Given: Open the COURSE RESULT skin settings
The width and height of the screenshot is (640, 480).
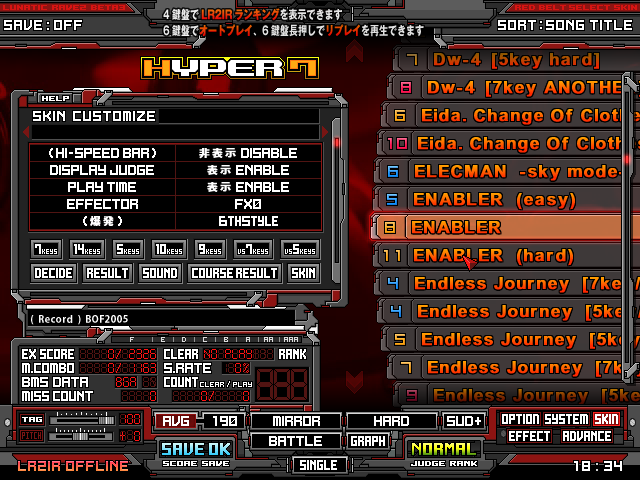Looking at the screenshot, I should click(234, 272).
